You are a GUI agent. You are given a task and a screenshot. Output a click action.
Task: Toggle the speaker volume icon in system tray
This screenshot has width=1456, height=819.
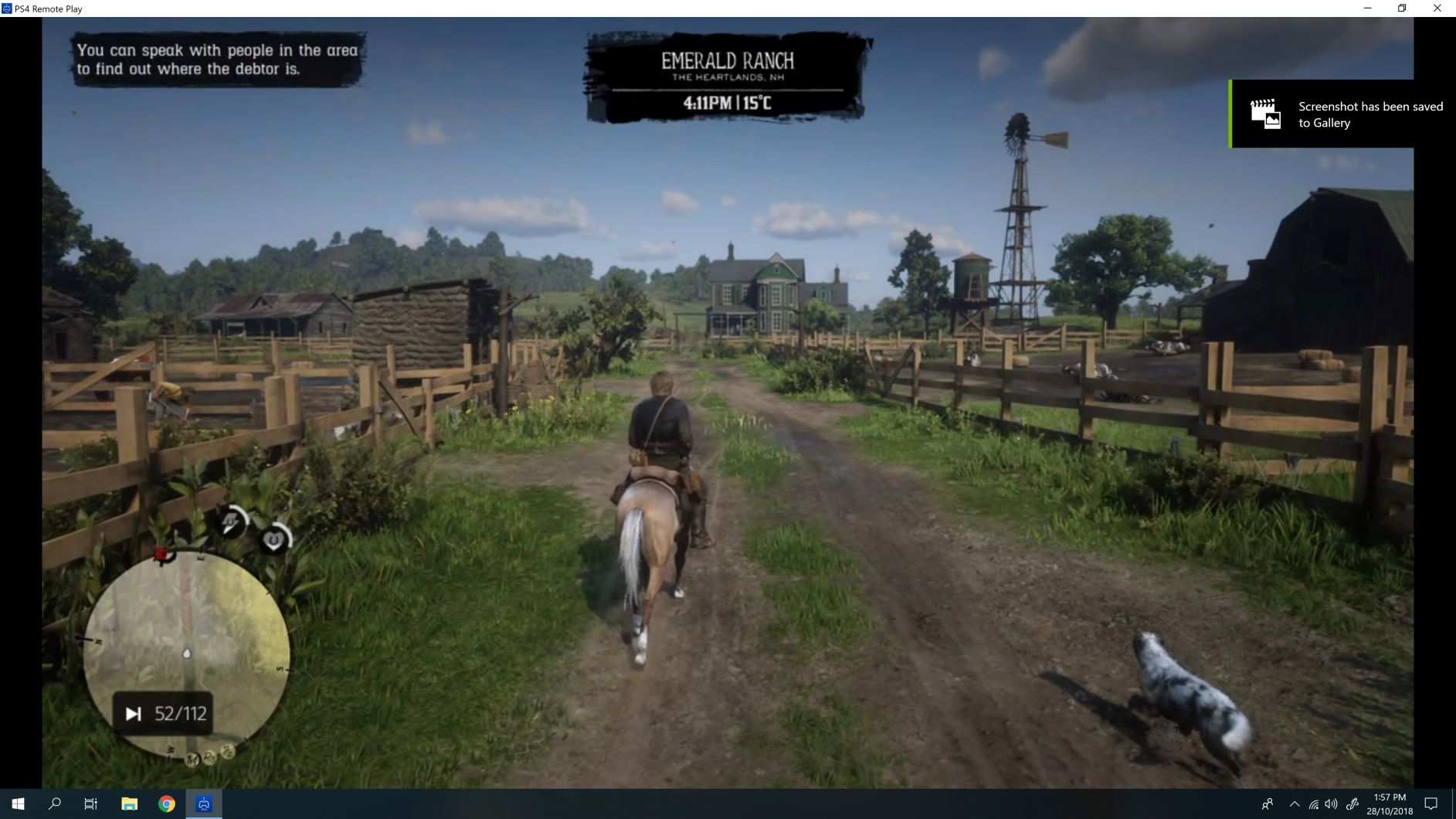click(x=1330, y=804)
